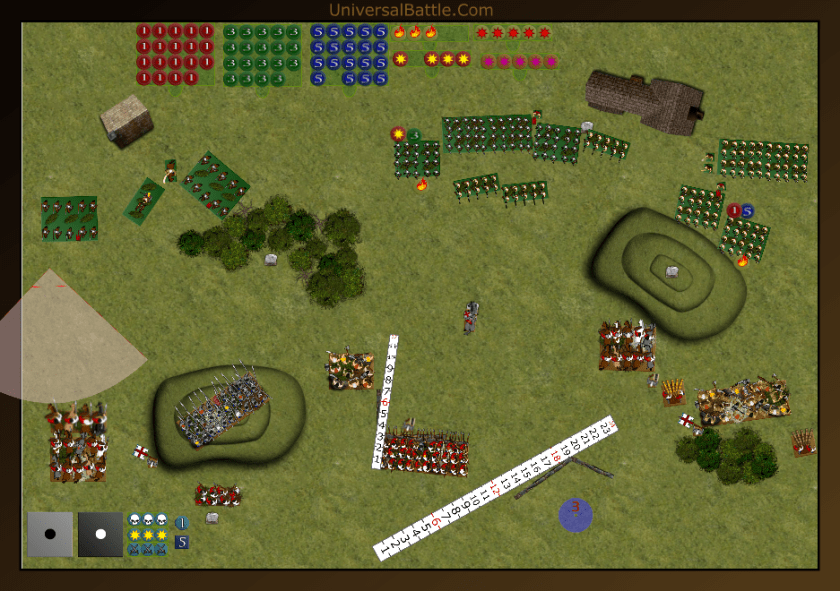Screen dimensions: 840x591
Task: Roll the black die with white pip
Action: pos(100,534)
